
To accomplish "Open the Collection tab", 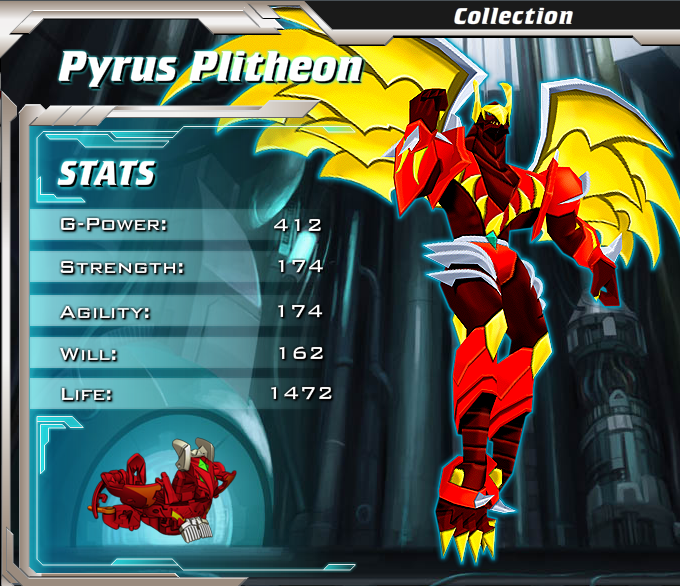I will point(513,16).
